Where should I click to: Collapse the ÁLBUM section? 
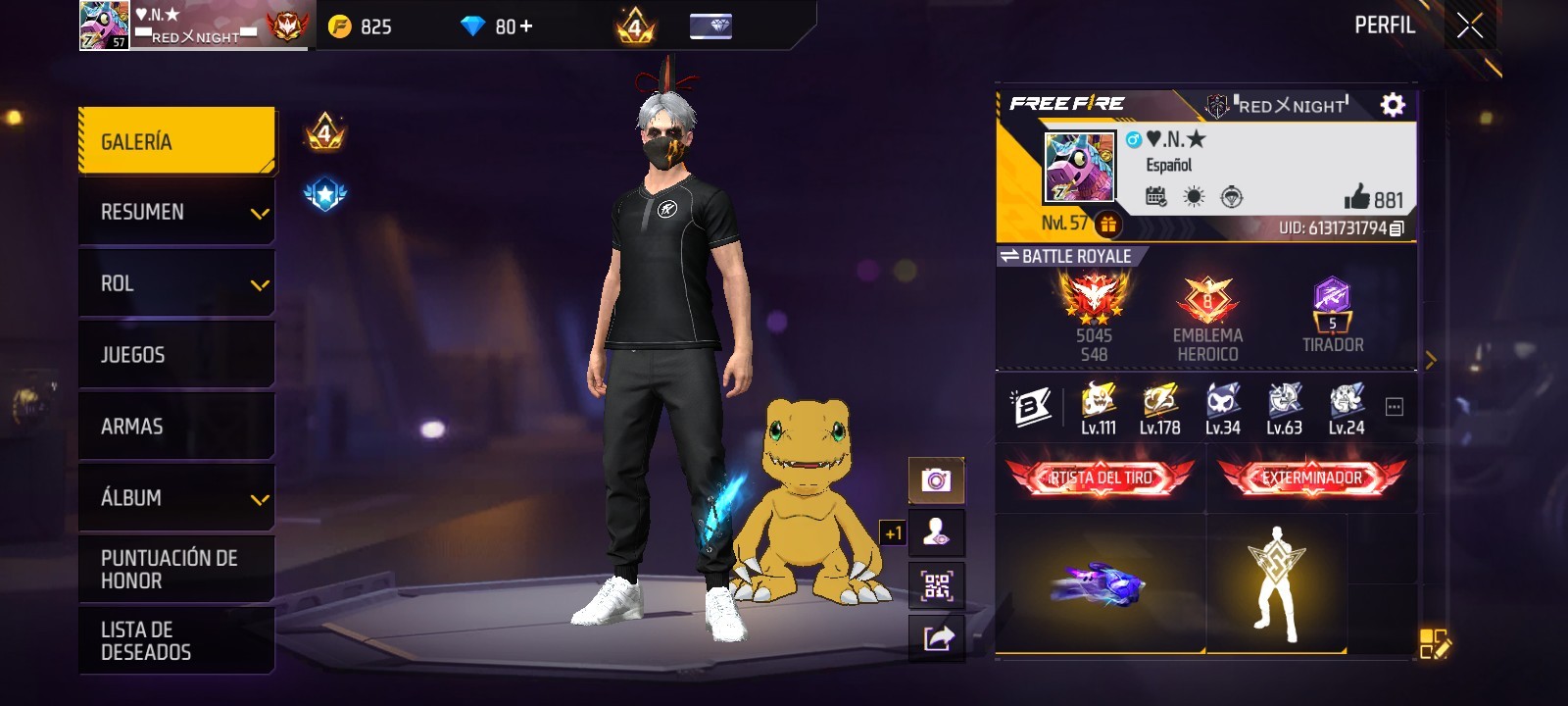[176, 498]
